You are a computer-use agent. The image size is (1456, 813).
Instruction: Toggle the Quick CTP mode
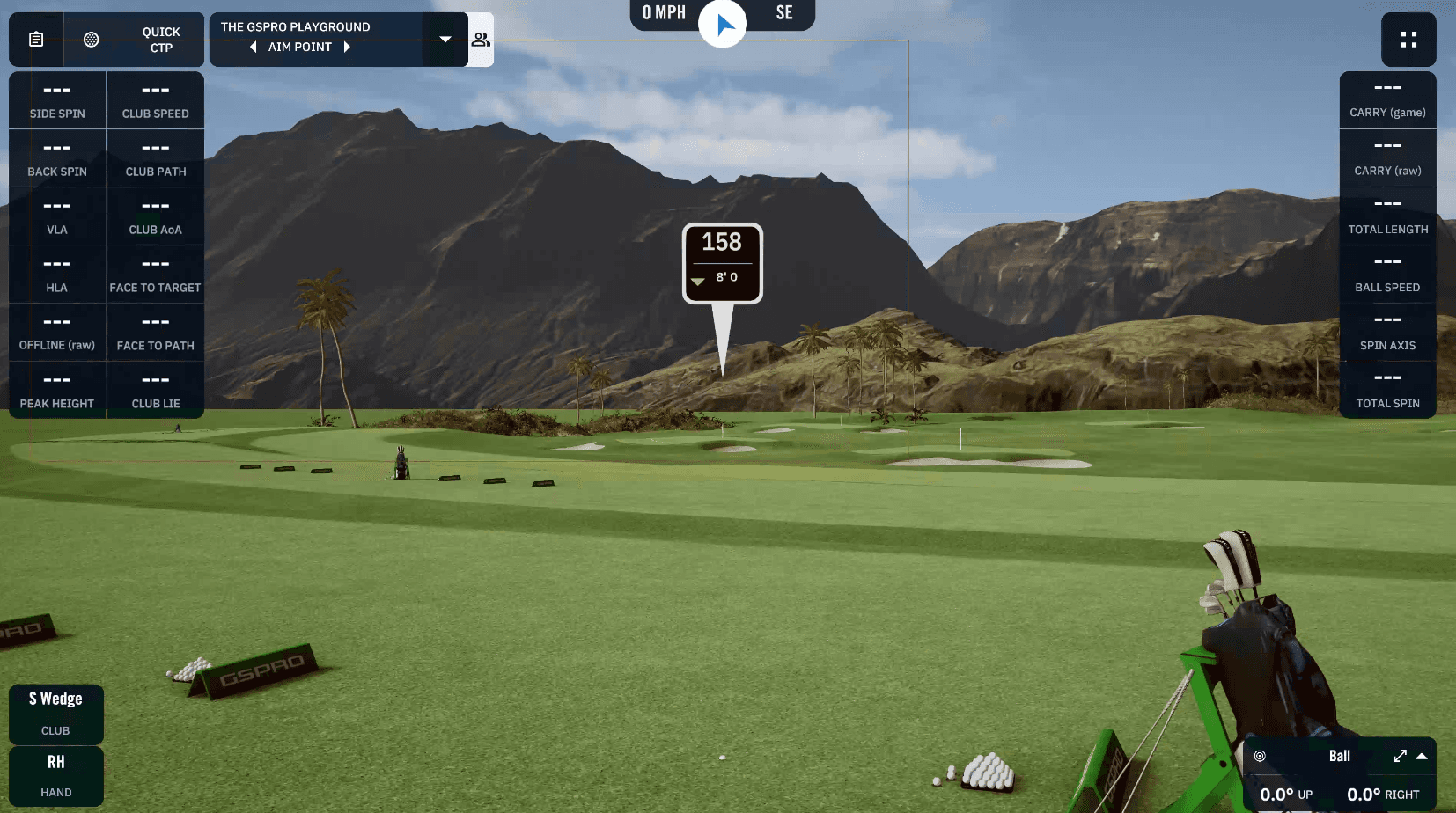click(x=161, y=39)
